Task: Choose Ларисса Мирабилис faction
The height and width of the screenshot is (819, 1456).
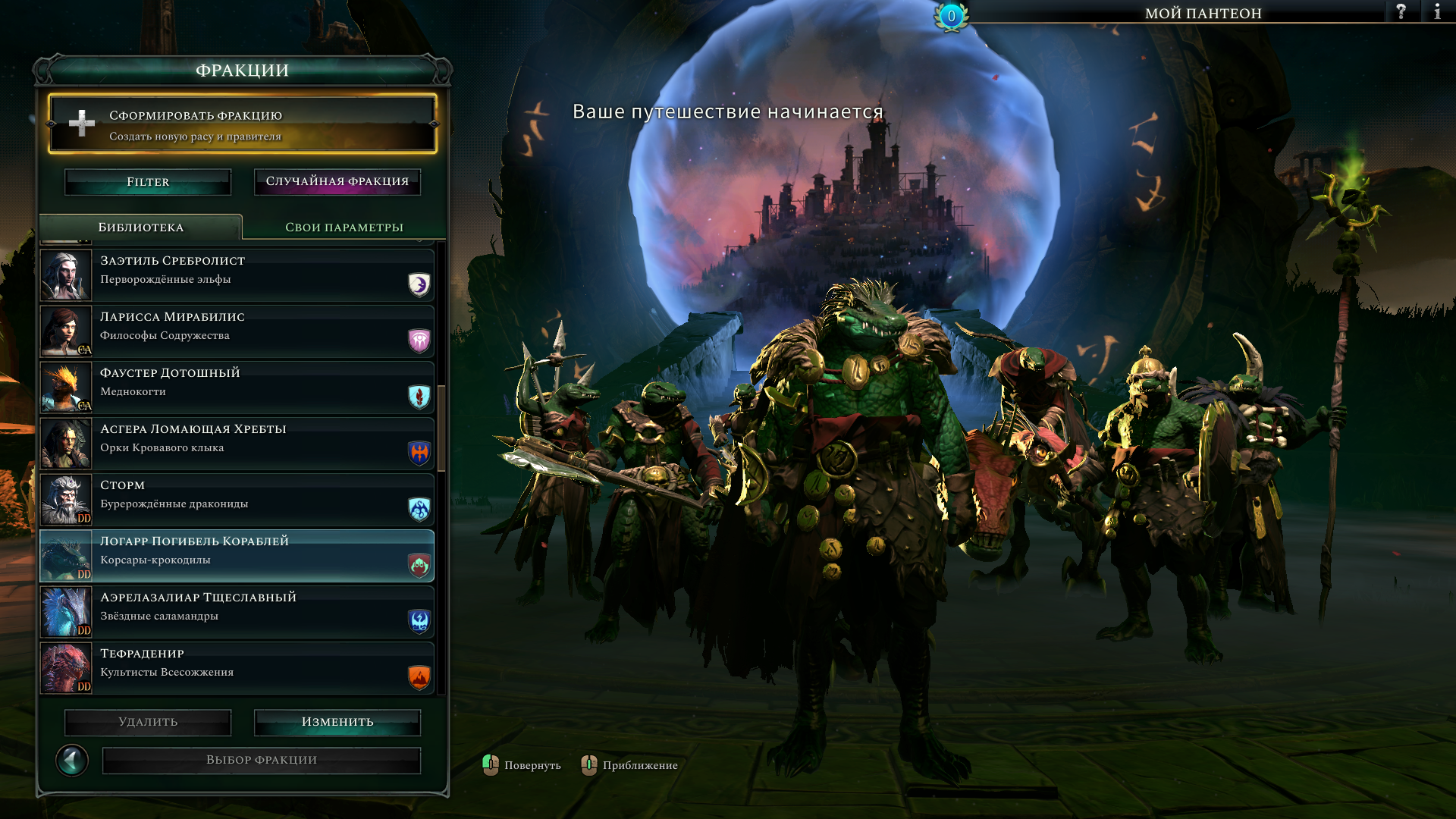Action: point(237,331)
